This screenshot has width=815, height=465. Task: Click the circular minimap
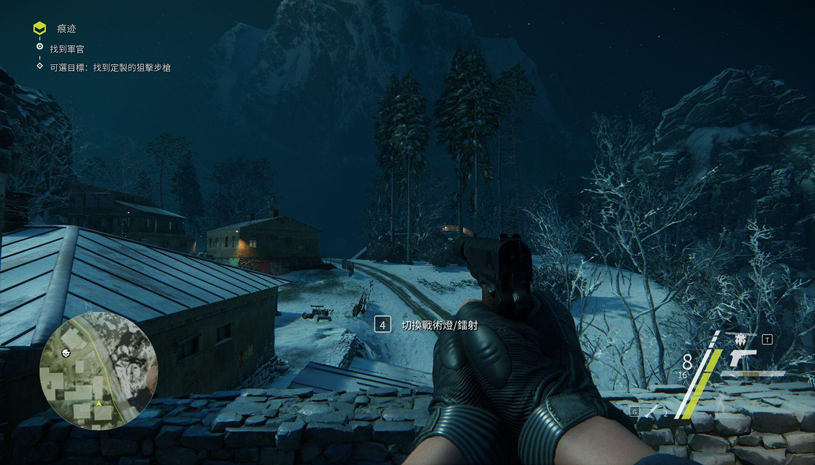point(98,372)
